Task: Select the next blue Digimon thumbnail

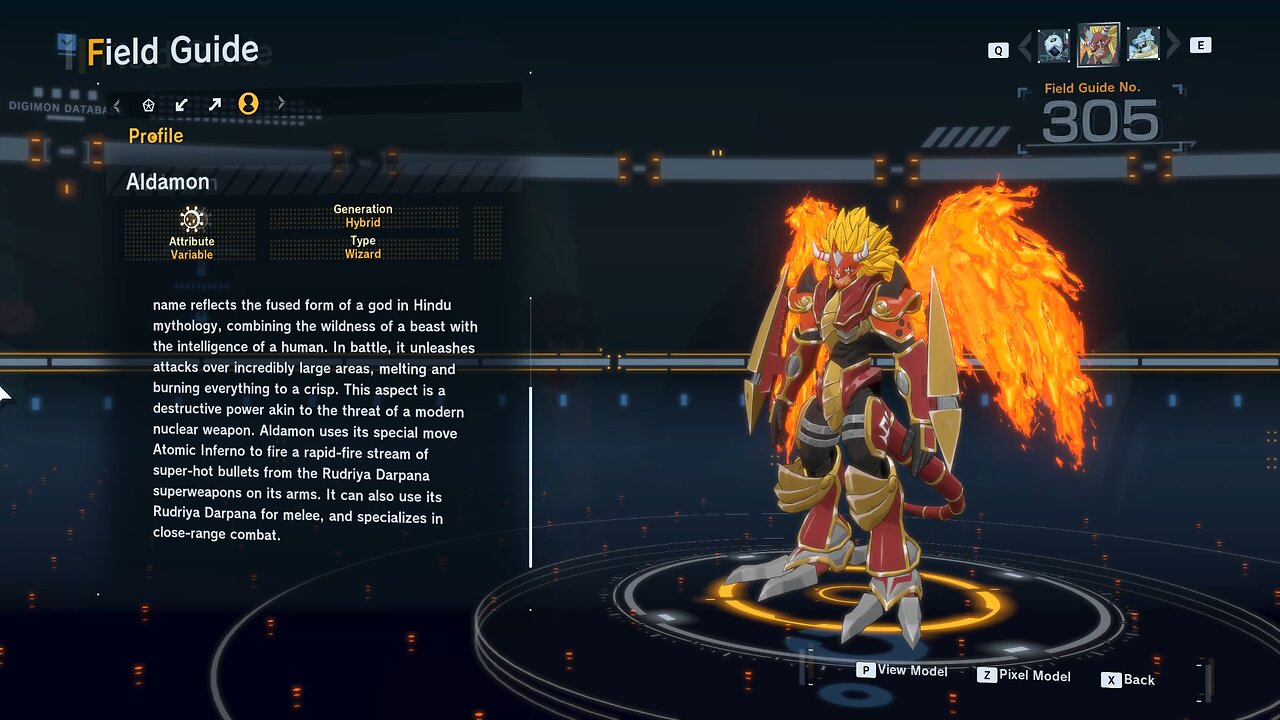Action: tap(1143, 45)
